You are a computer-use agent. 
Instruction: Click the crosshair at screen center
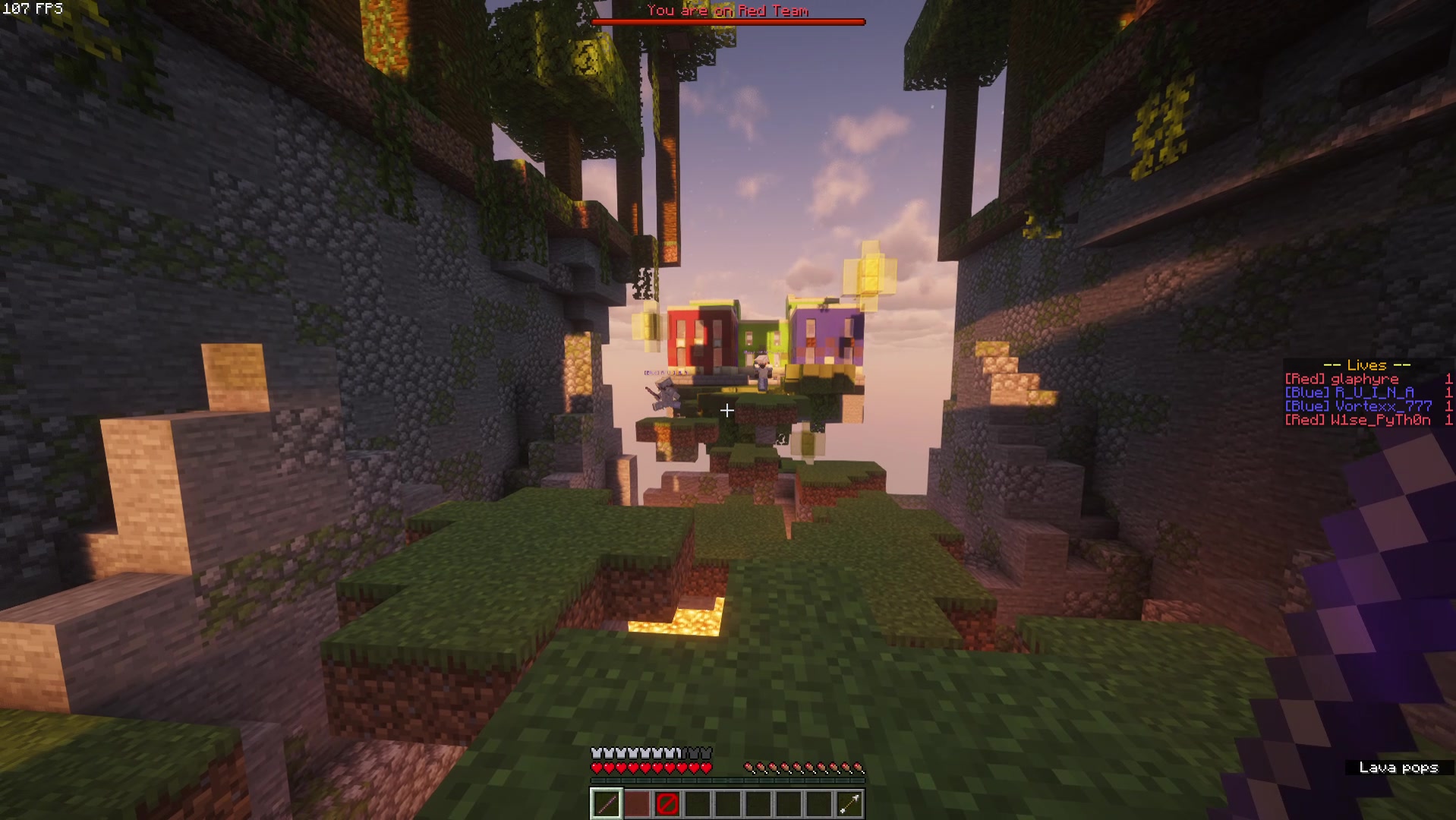727,410
